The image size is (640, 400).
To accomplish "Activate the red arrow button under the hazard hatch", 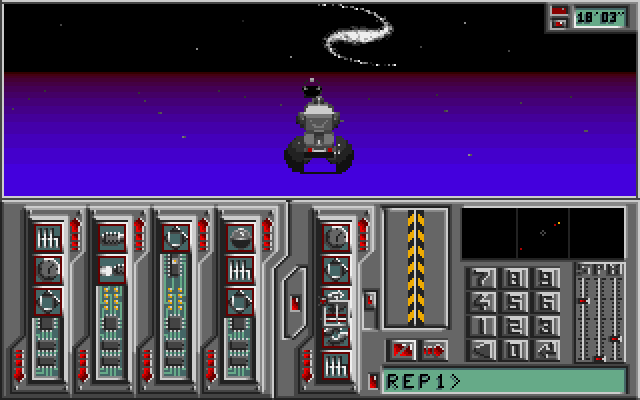I will click(x=435, y=350).
